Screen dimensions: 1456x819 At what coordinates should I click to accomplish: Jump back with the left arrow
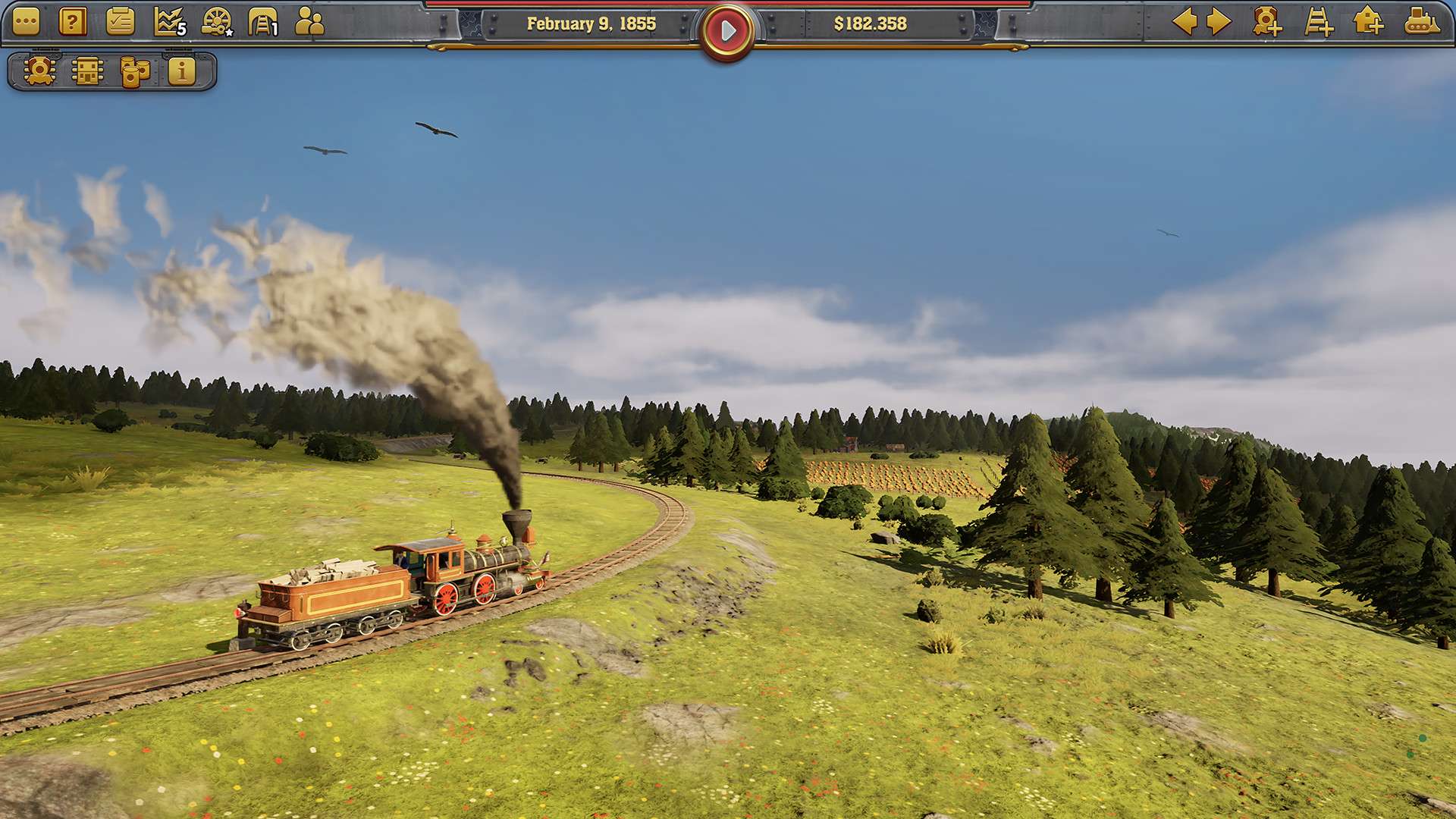1186,23
